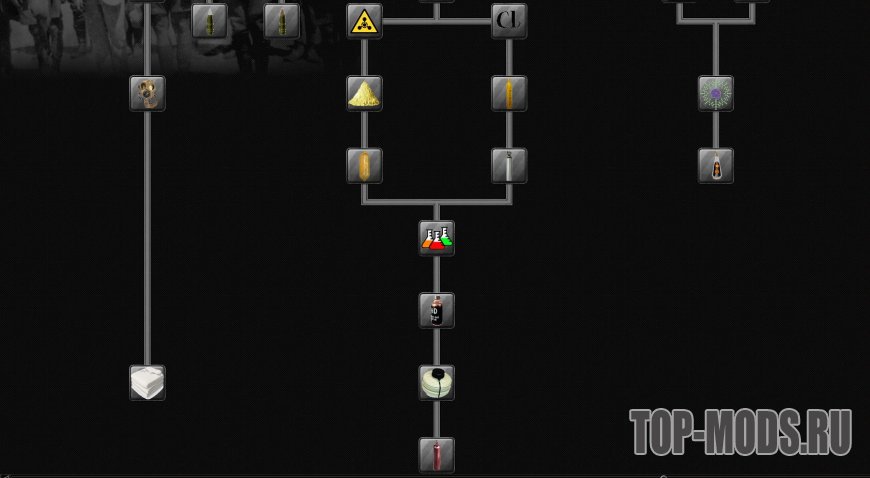The image size is (870, 478).
Task: Select the gas mask research node
Action: [x=147, y=93]
